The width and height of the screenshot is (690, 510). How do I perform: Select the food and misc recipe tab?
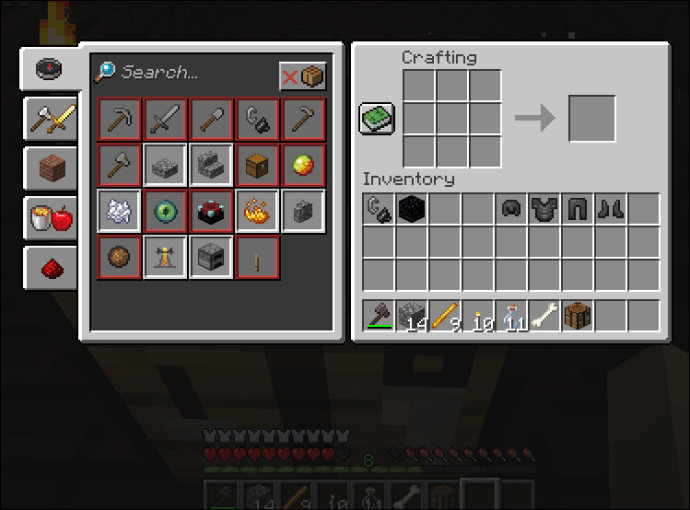click(50, 217)
